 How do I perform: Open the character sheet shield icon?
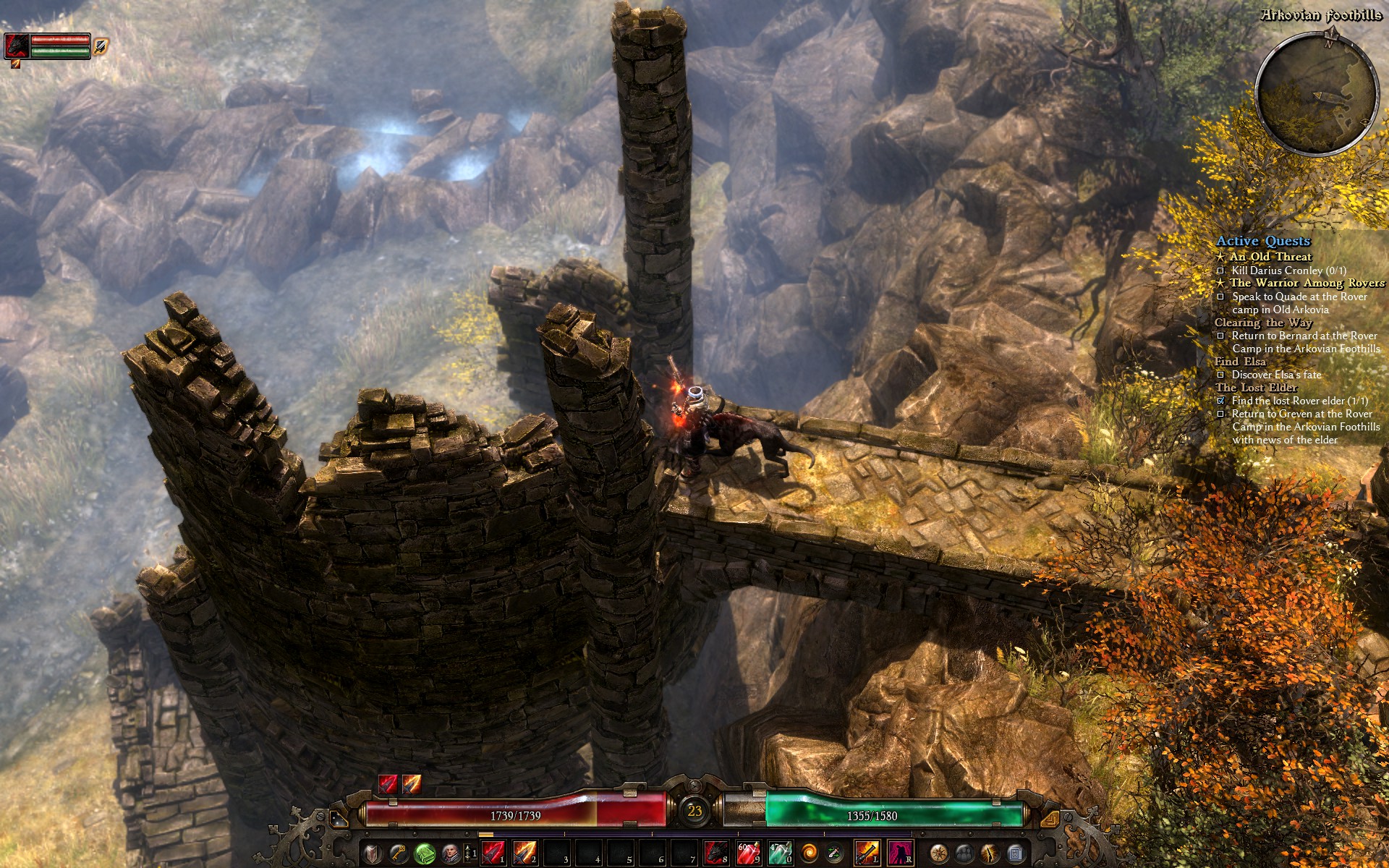pyautogui.click(x=371, y=852)
